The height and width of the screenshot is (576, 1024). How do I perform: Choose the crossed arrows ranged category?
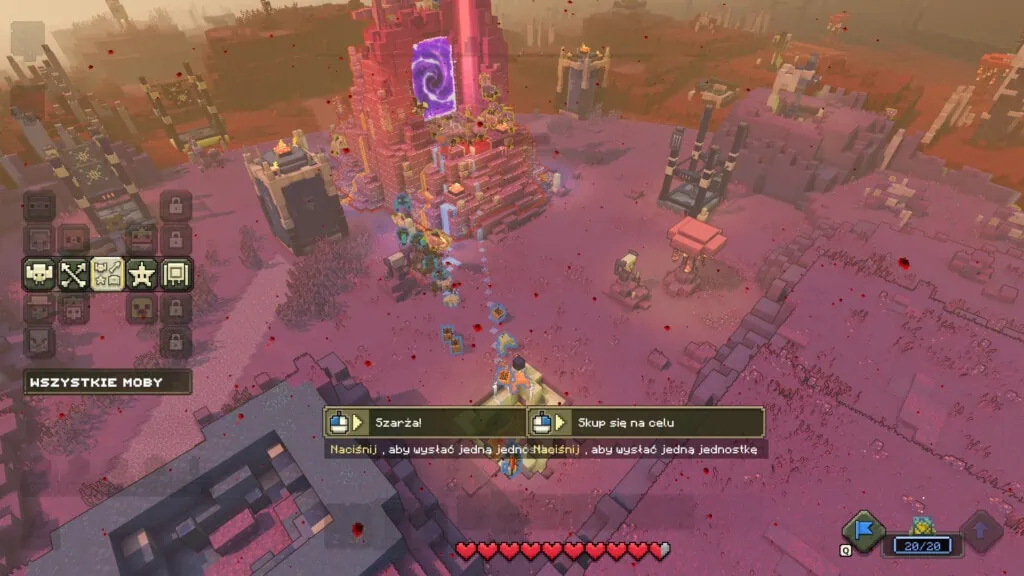pyautogui.click(x=73, y=274)
